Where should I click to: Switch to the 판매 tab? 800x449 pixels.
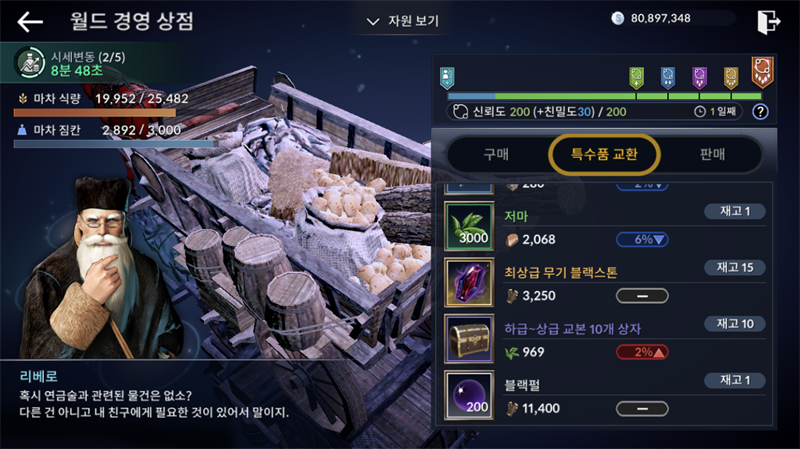[x=713, y=154]
